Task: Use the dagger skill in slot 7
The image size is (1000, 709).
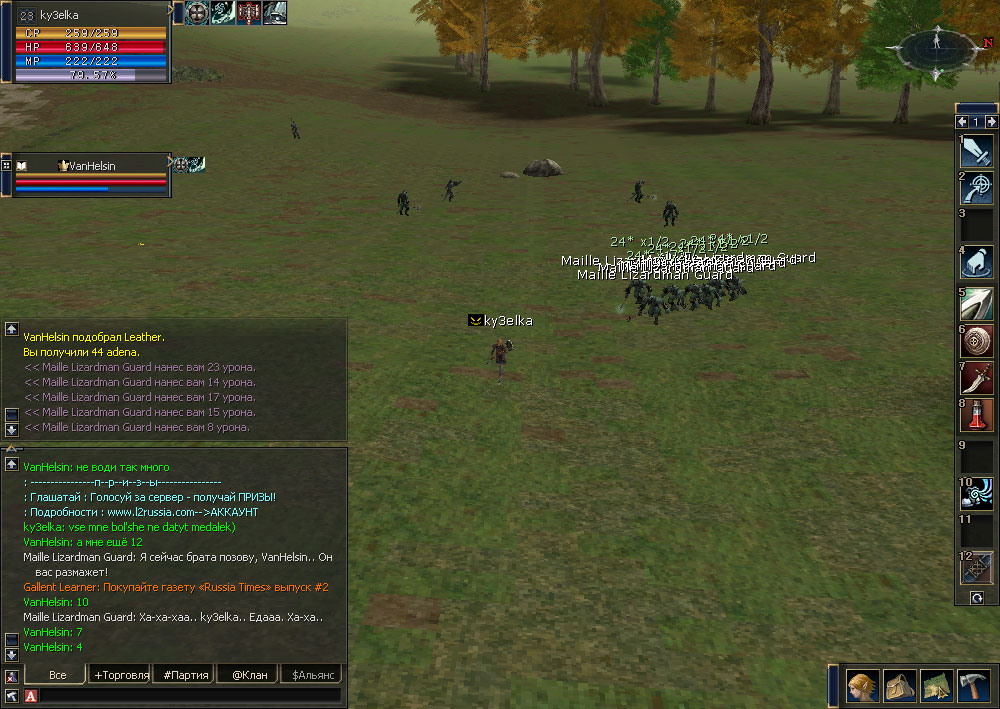Action: [976, 378]
